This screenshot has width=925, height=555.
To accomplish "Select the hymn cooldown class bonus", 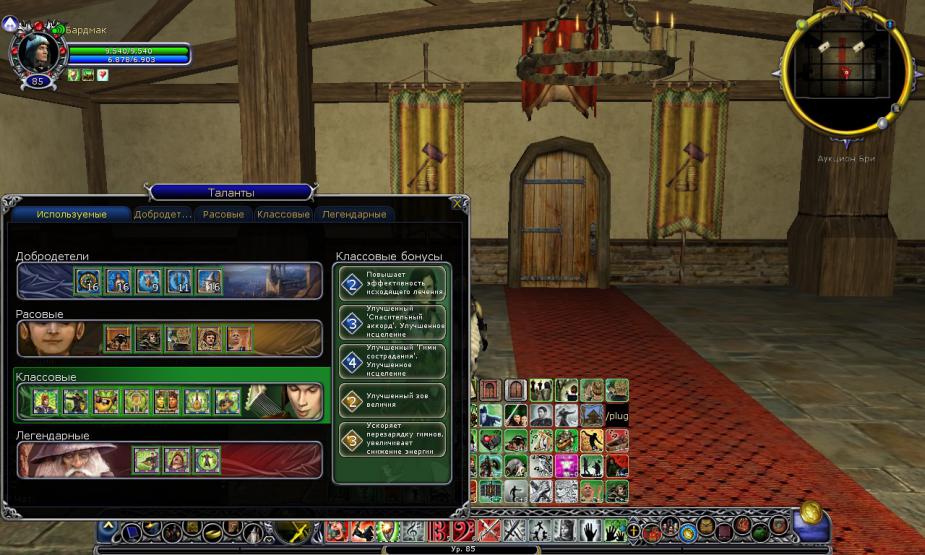I will [x=392, y=438].
